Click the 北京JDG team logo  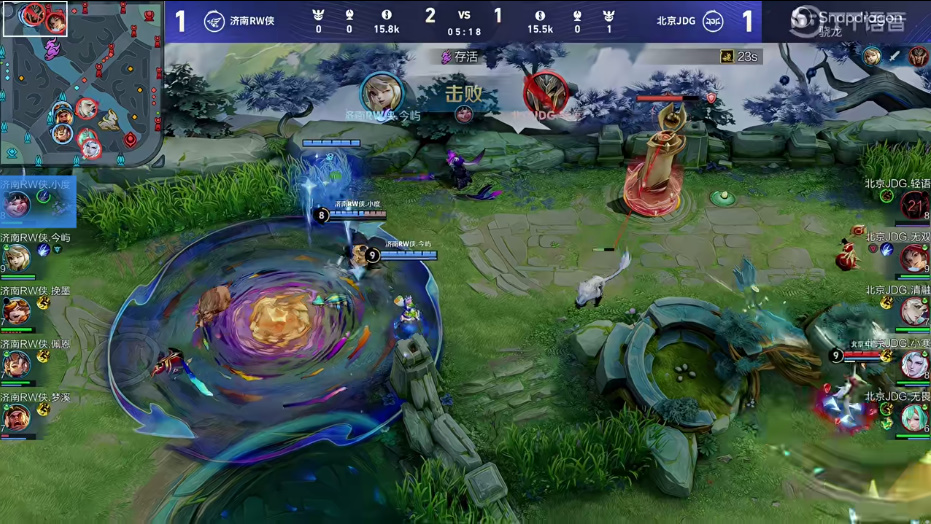tap(713, 22)
